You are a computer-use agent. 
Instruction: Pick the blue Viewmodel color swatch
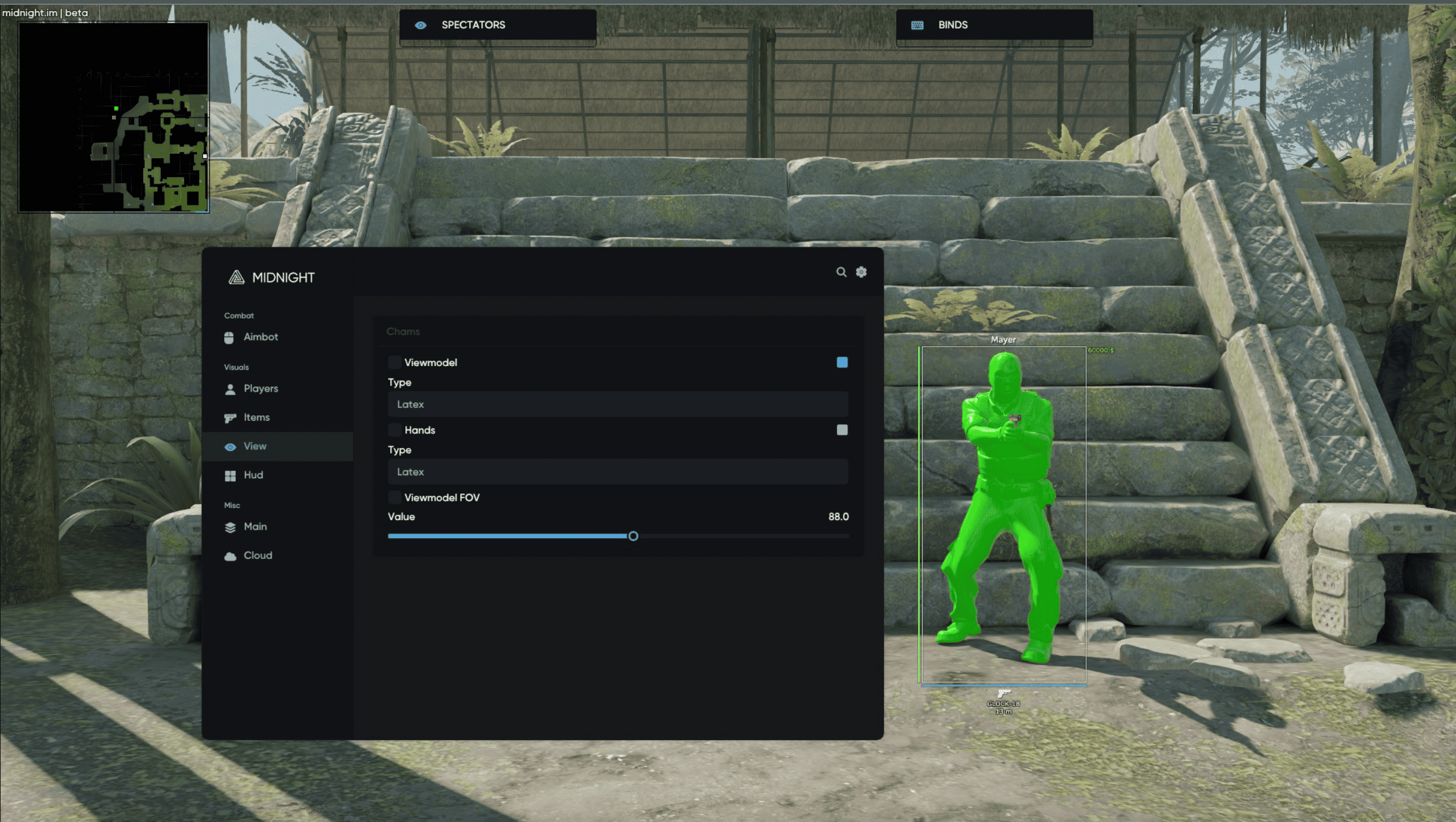tap(842, 363)
